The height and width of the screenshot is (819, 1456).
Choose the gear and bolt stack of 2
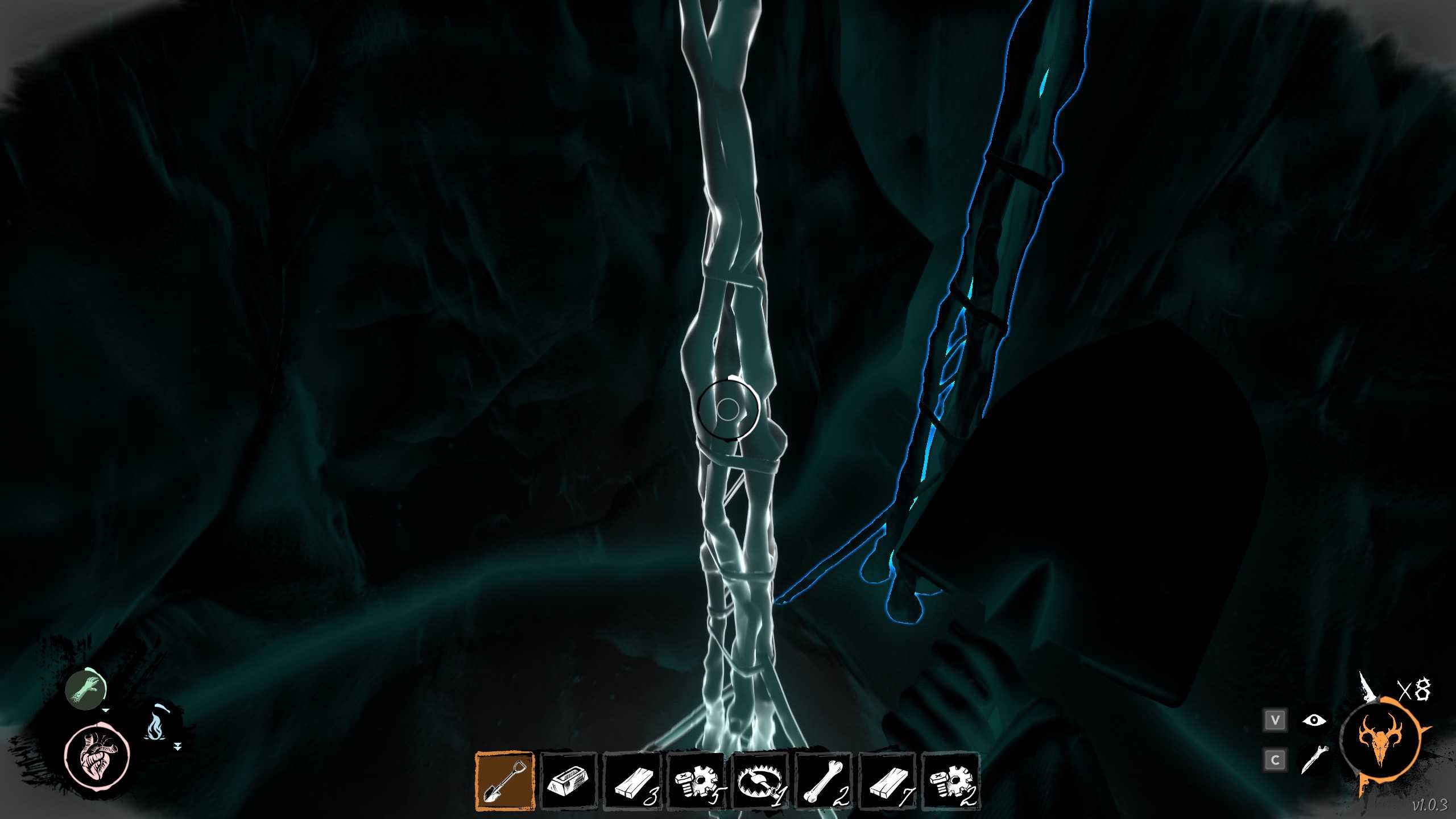950,781
